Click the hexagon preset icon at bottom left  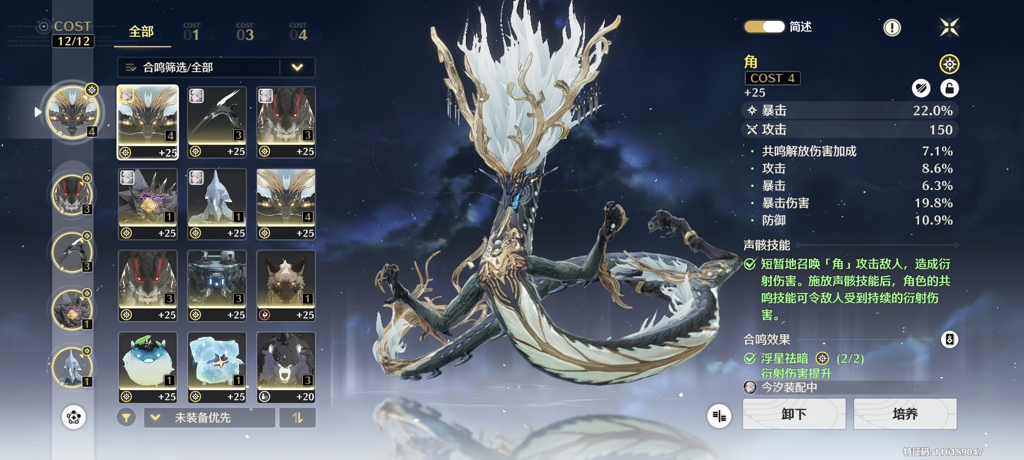pos(73,417)
